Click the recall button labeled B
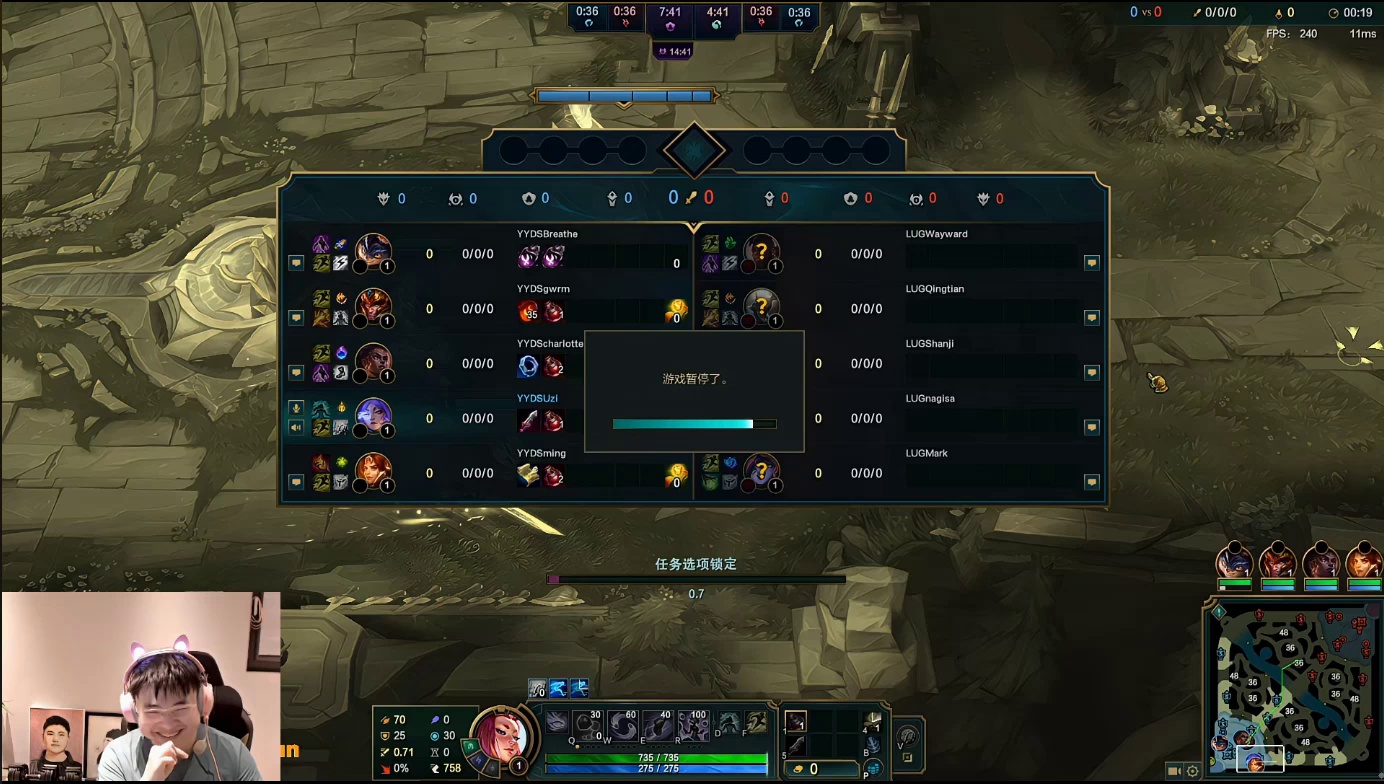1384x784 pixels. [x=873, y=746]
